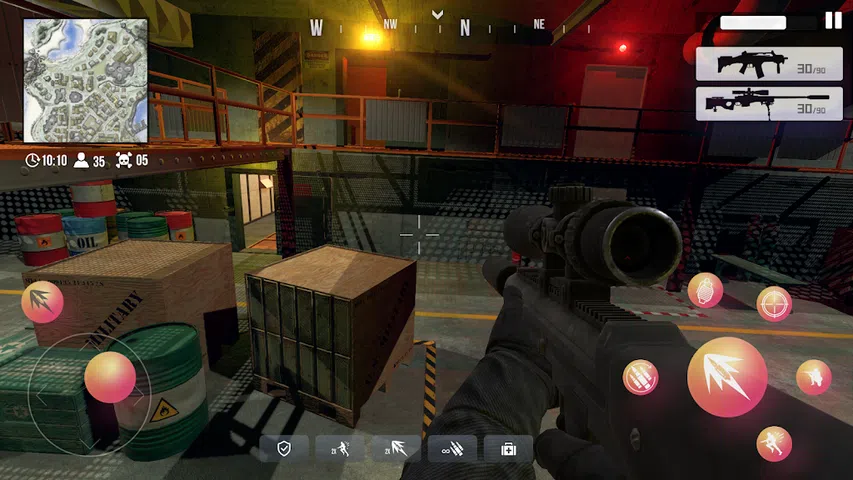This screenshot has width=853, height=480.
Task: Toggle crouch with the kneeling soldier button
Action: tap(813, 377)
